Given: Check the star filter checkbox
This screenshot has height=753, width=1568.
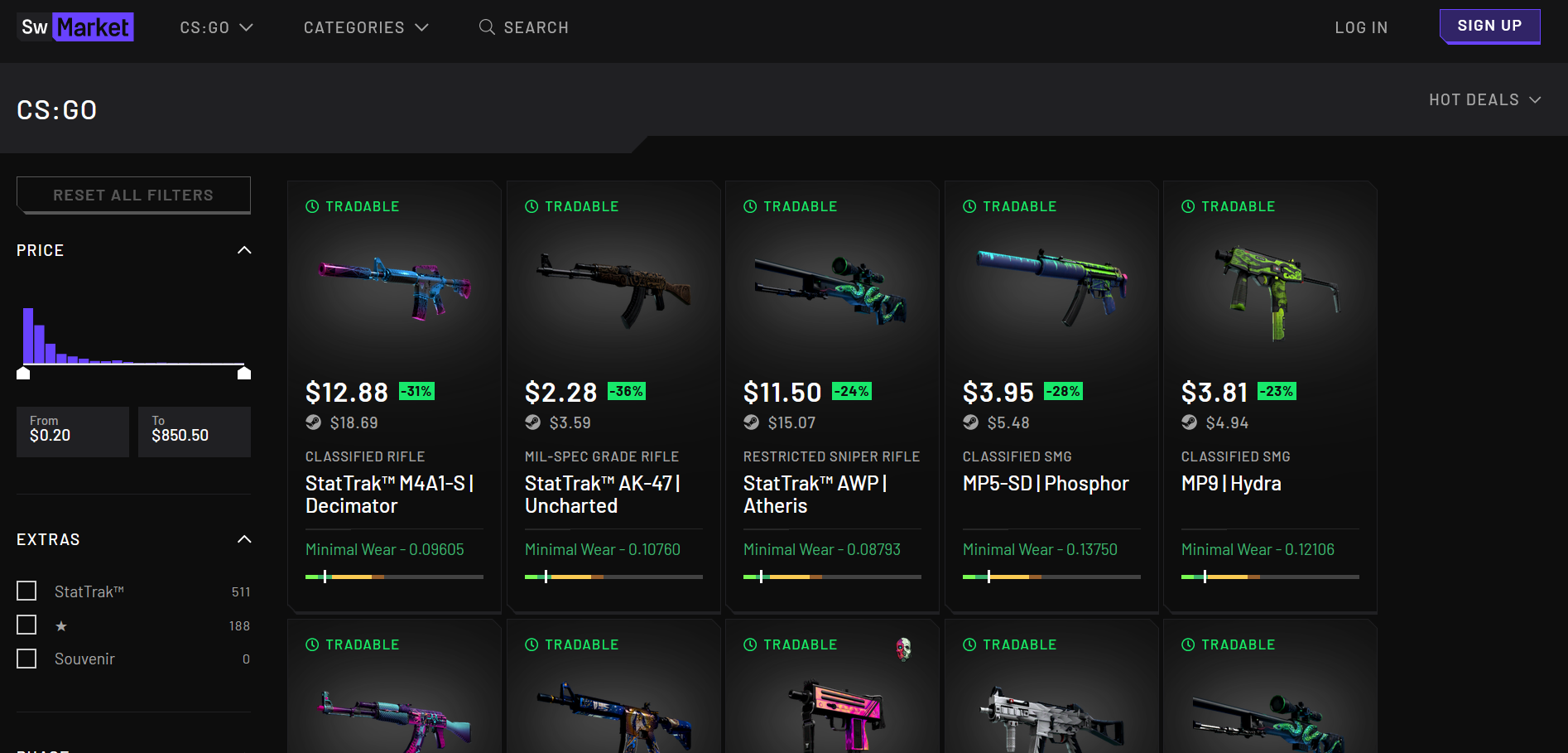Looking at the screenshot, I should pyautogui.click(x=26, y=625).
